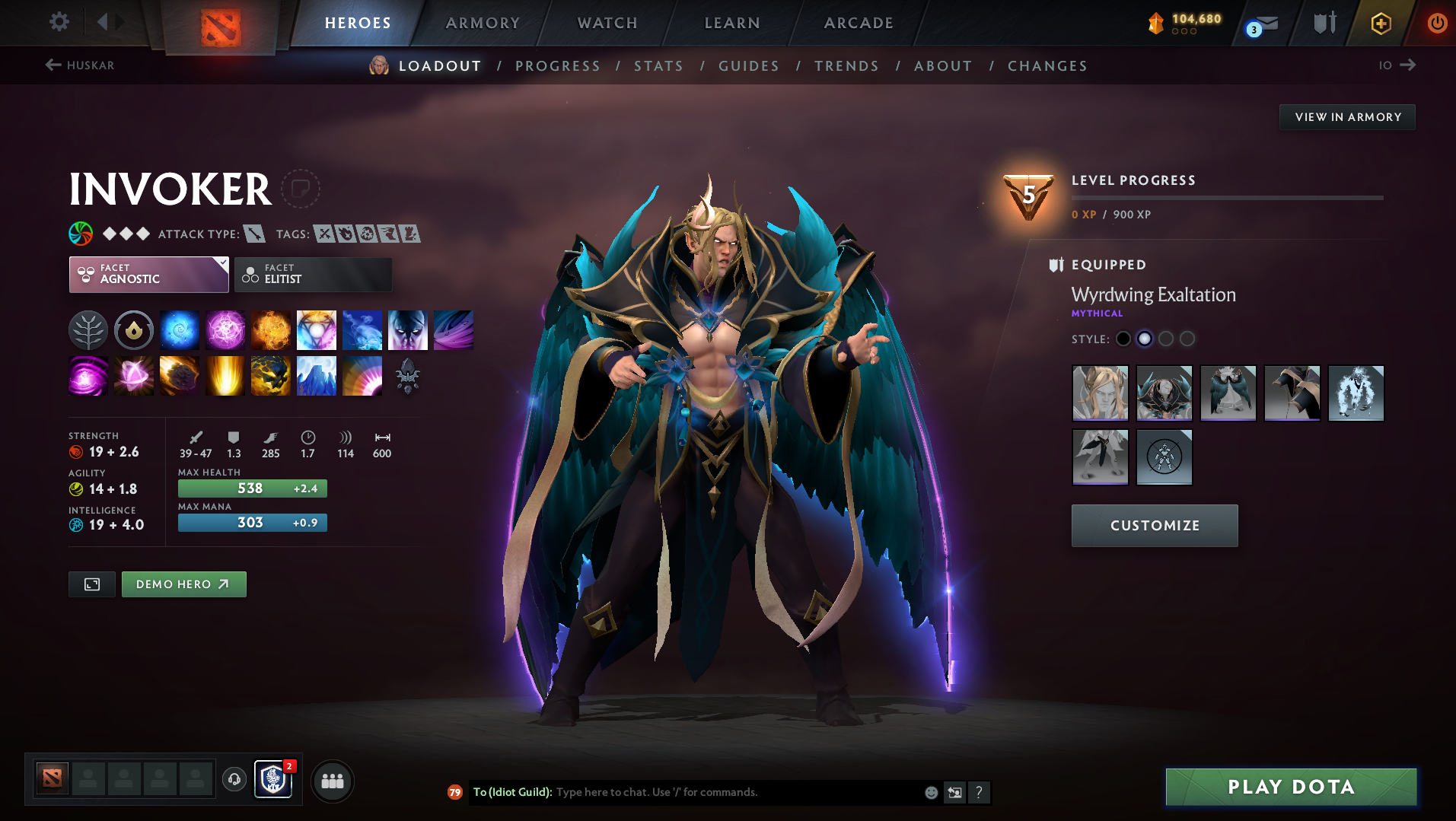Switch to the STATS tab

pos(658,65)
